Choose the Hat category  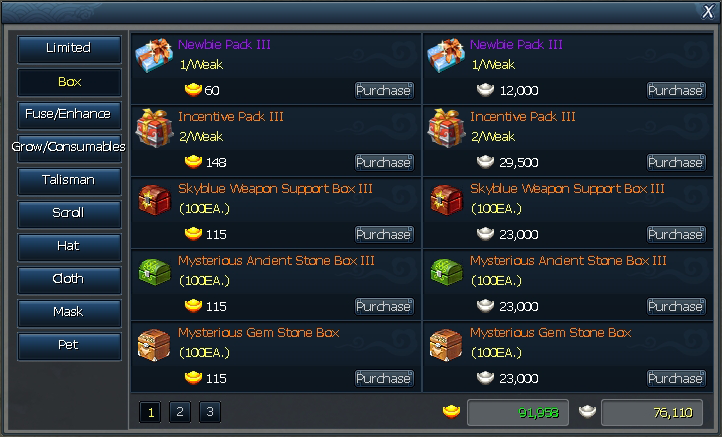pos(69,246)
